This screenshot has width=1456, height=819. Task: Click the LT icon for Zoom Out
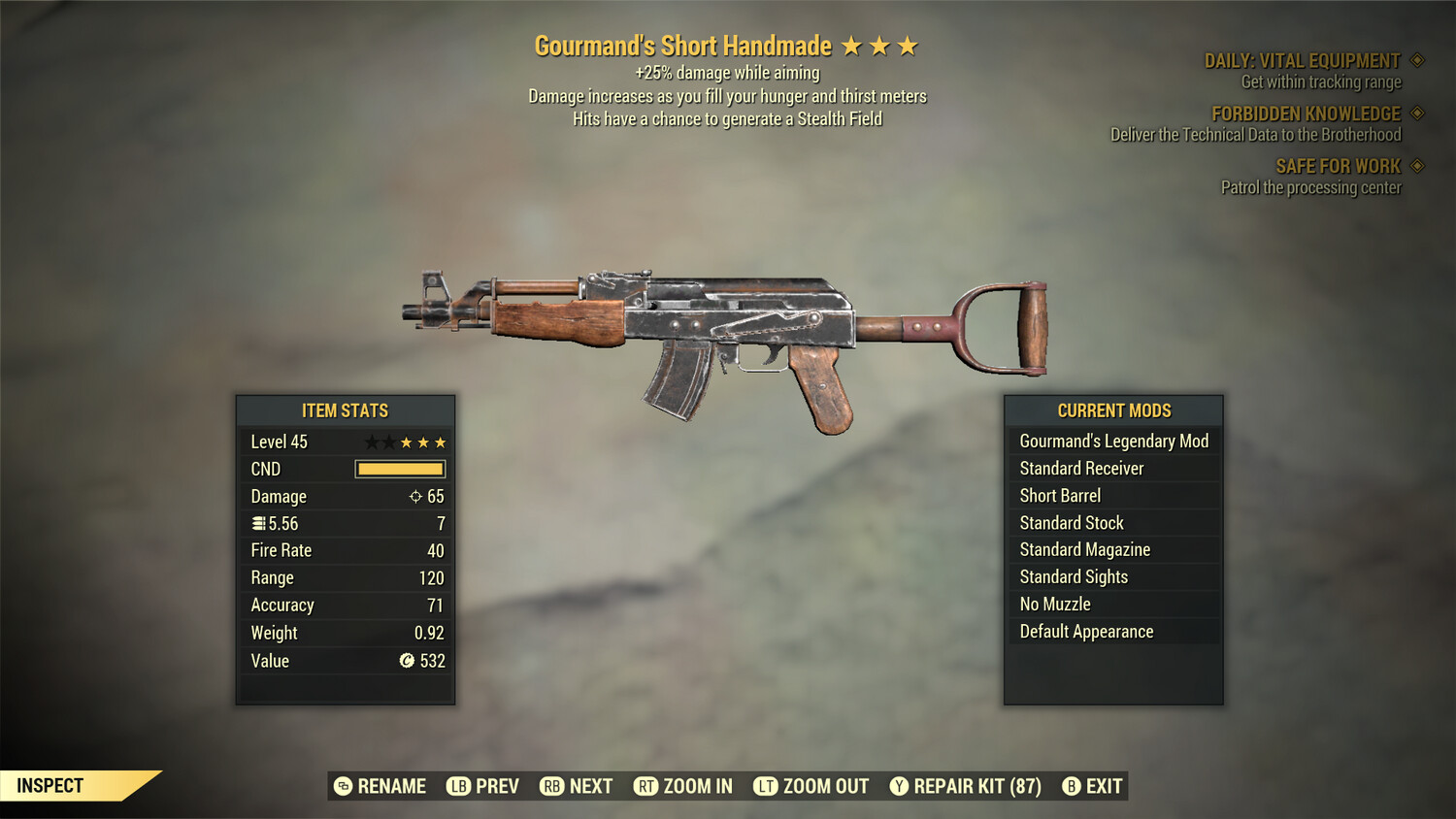pyautogui.click(x=765, y=786)
